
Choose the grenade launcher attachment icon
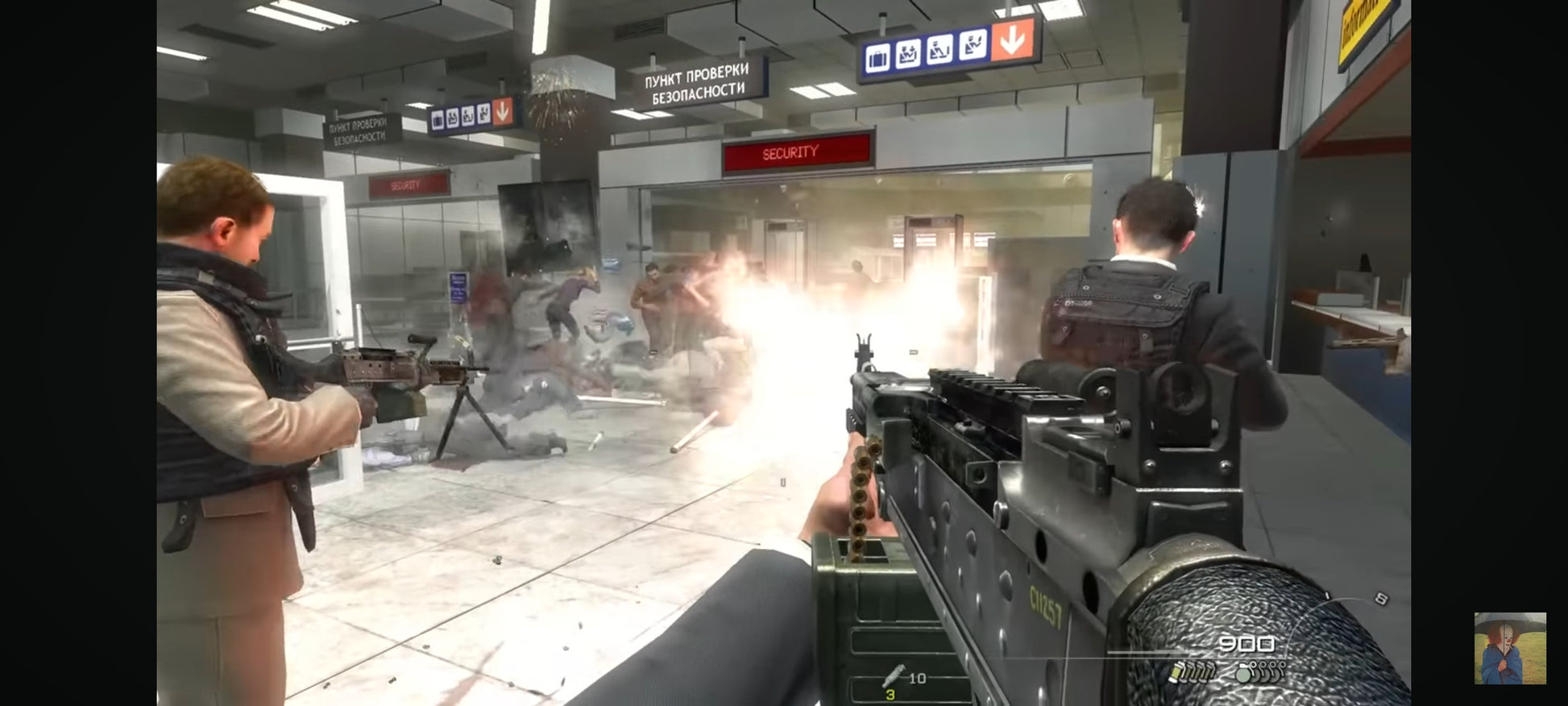click(x=893, y=675)
